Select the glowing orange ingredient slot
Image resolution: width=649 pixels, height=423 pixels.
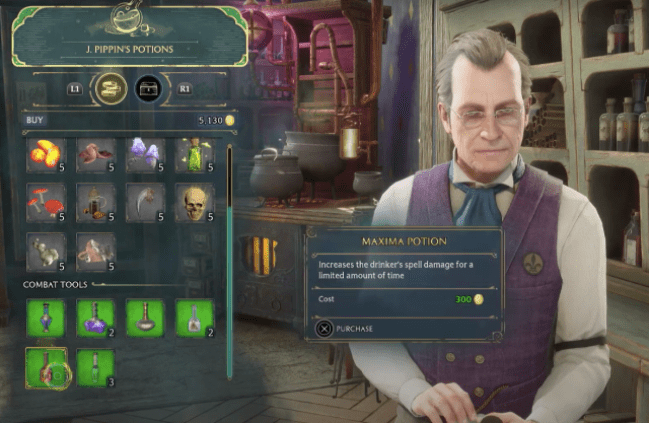point(46,155)
